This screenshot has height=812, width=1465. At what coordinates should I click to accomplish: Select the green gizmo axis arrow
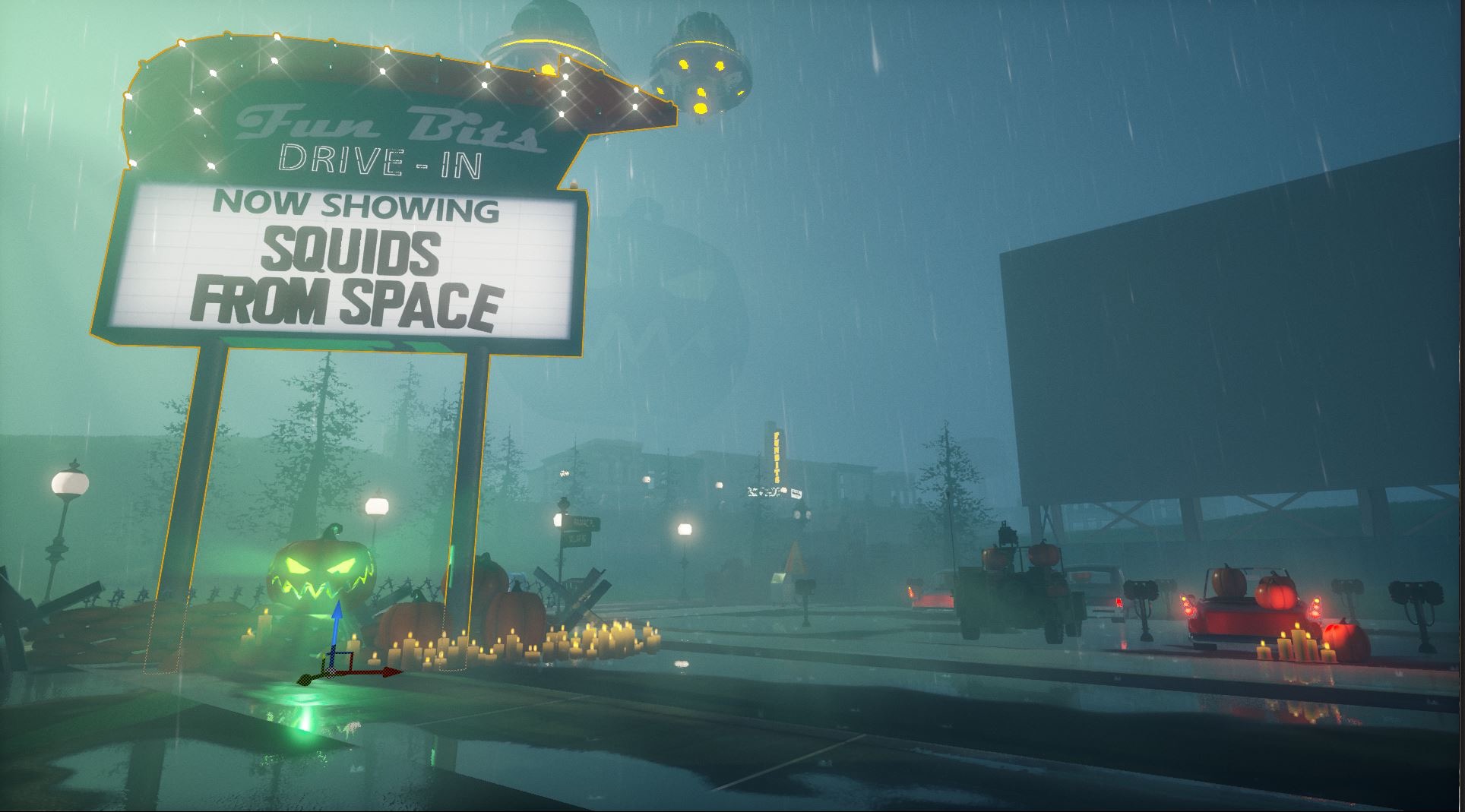(x=306, y=680)
